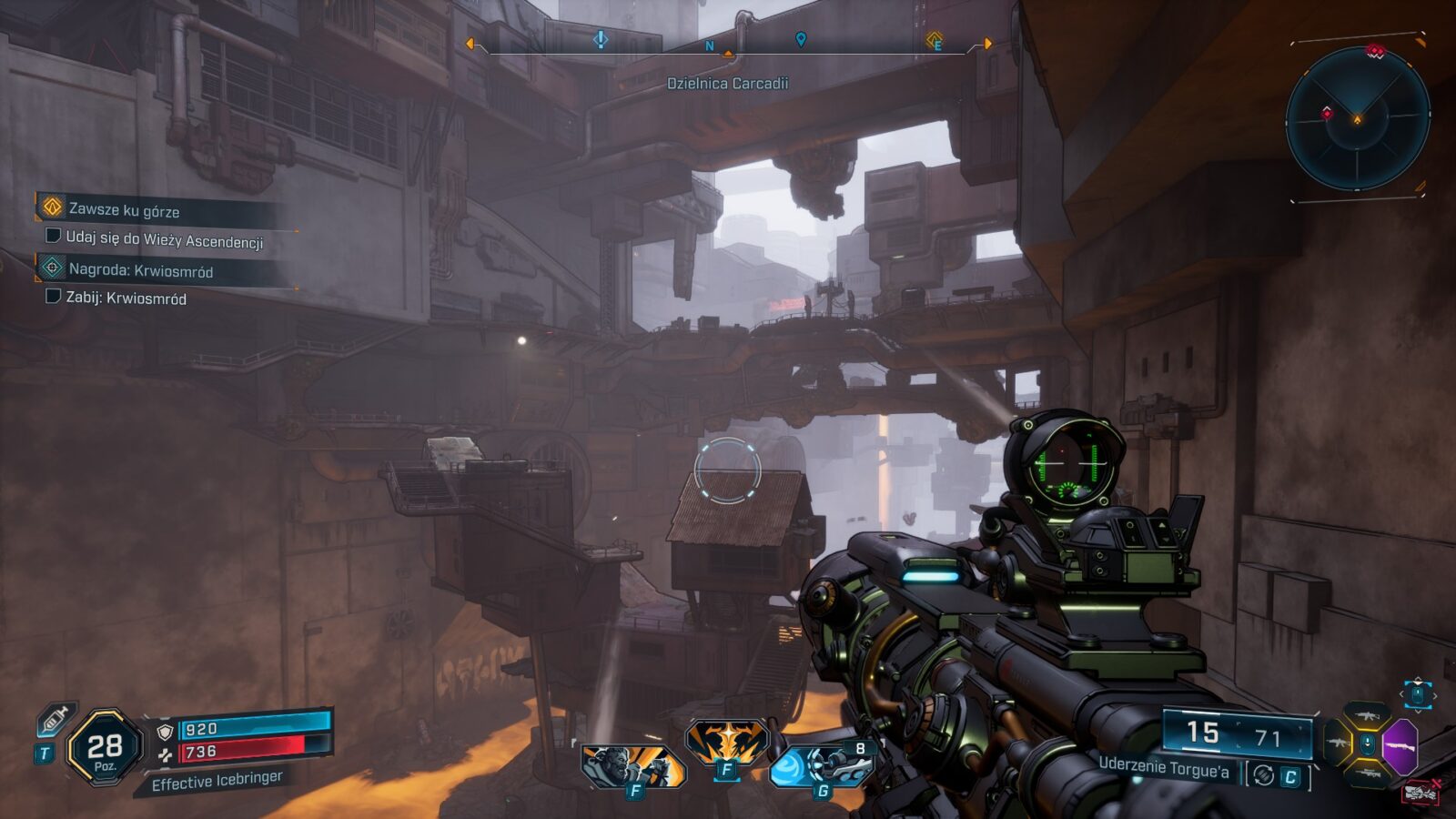Image resolution: width=1456 pixels, height=819 pixels.
Task: Activate the bearded character action skill
Action: 632,765
